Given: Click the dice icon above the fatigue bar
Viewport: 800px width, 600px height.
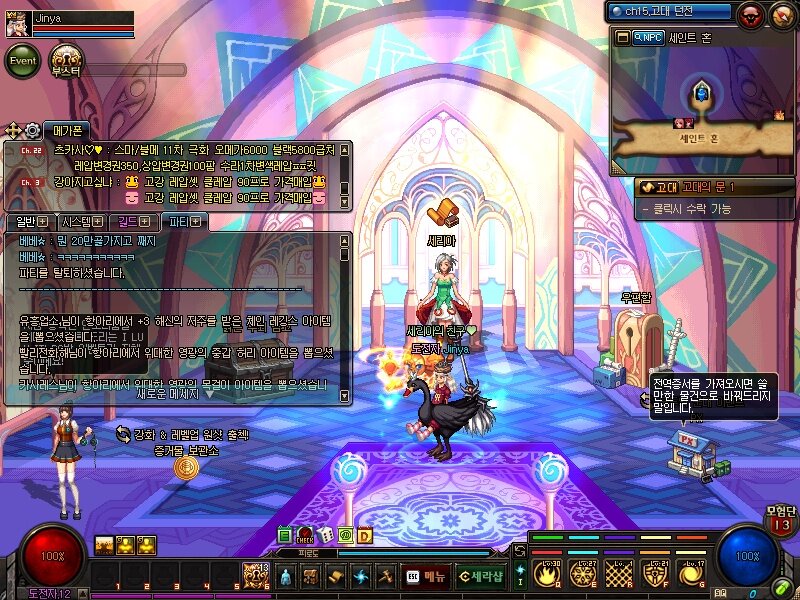Looking at the screenshot, I should point(325,535).
